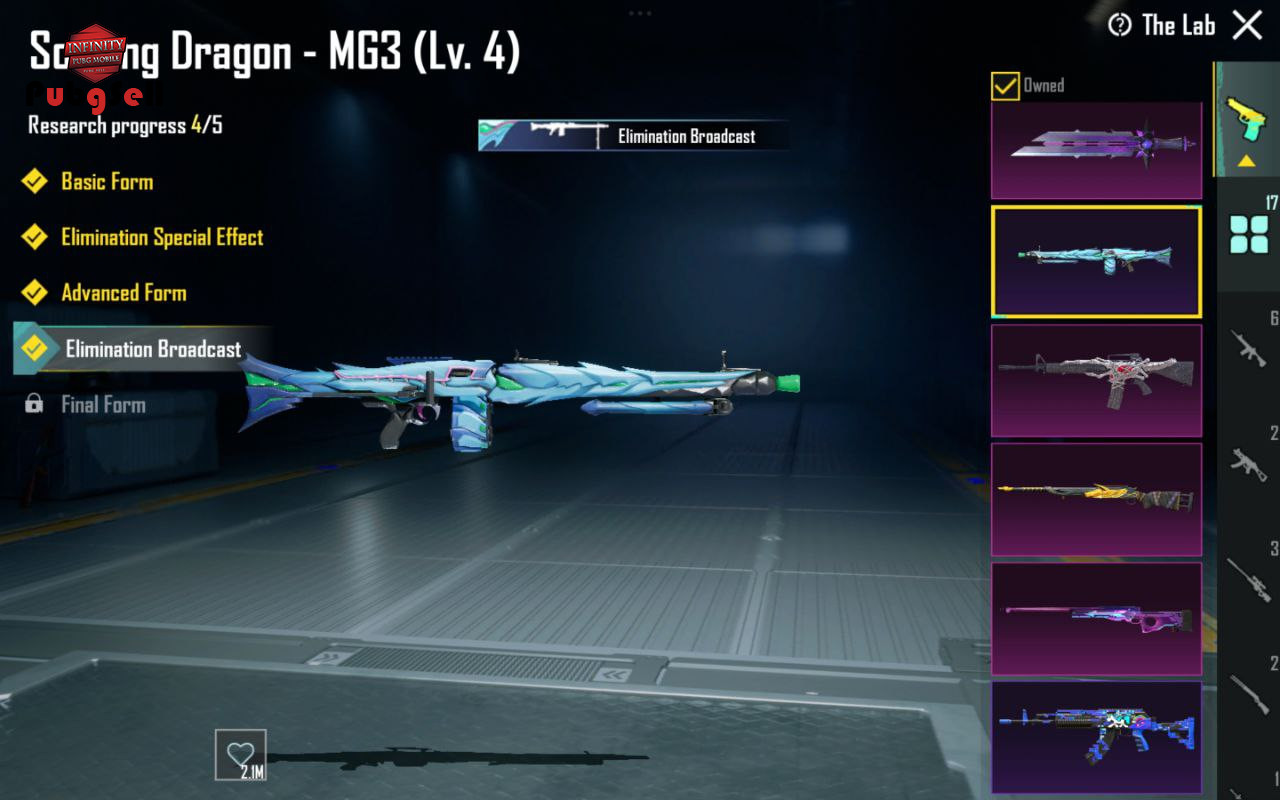Select the locked Final Form stage
Viewport: 1280px width, 800px height.
pos(103,405)
